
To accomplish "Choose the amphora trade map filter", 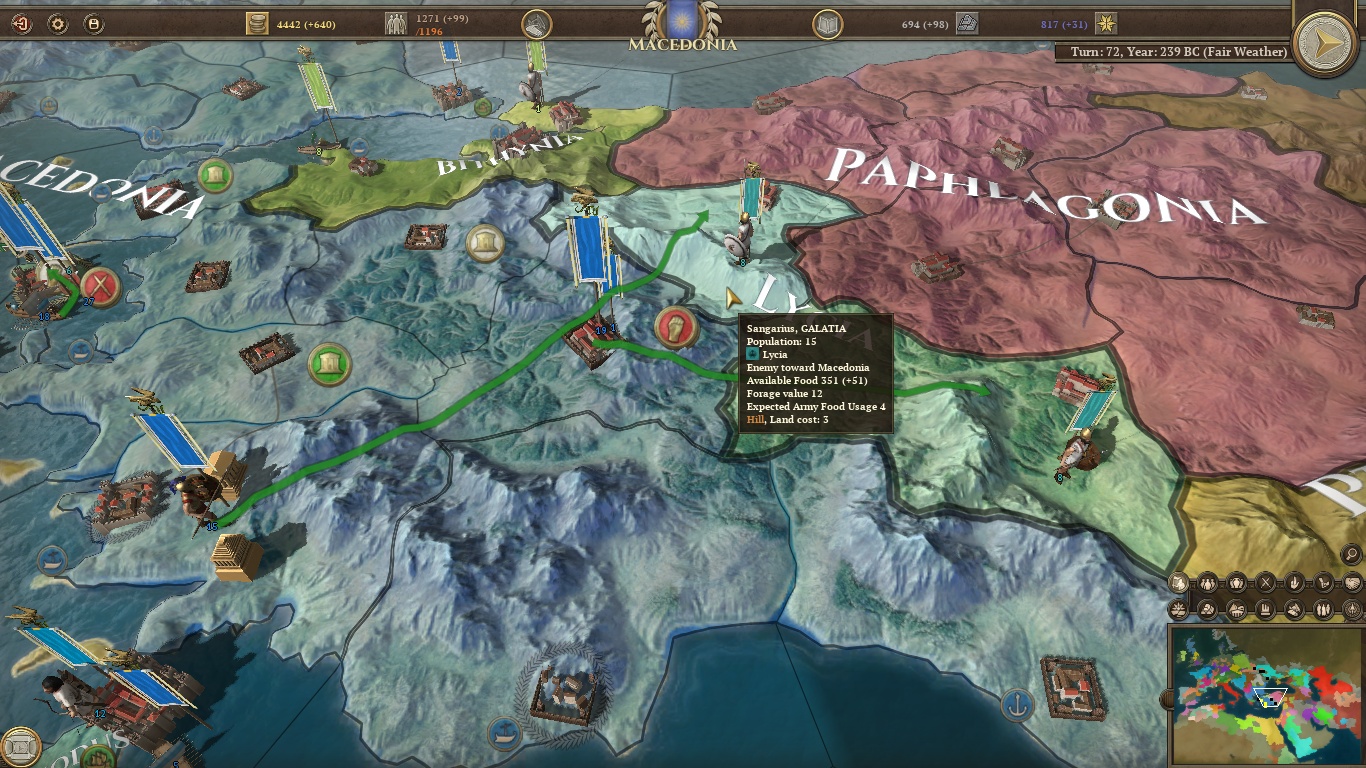I will click(x=1236, y=582).
